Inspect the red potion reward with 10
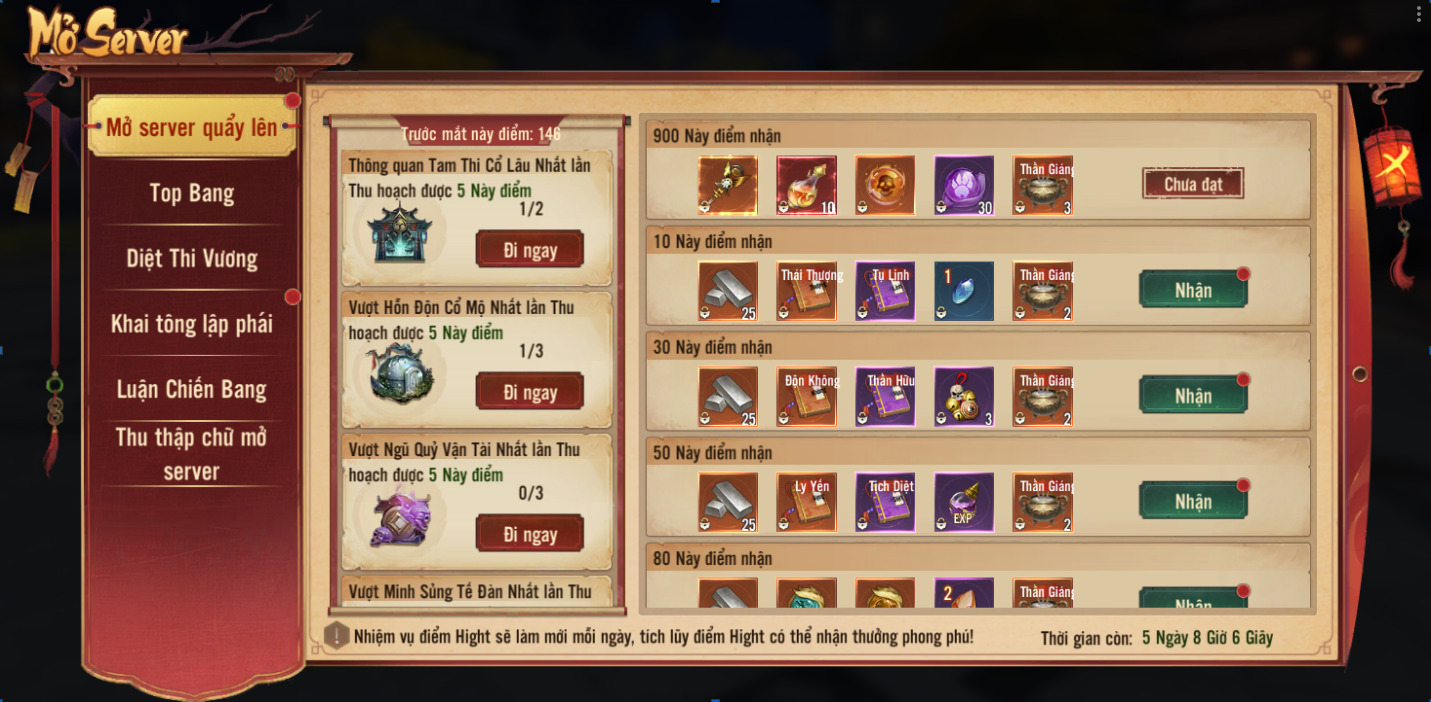1431x702 pixels. 807,186
